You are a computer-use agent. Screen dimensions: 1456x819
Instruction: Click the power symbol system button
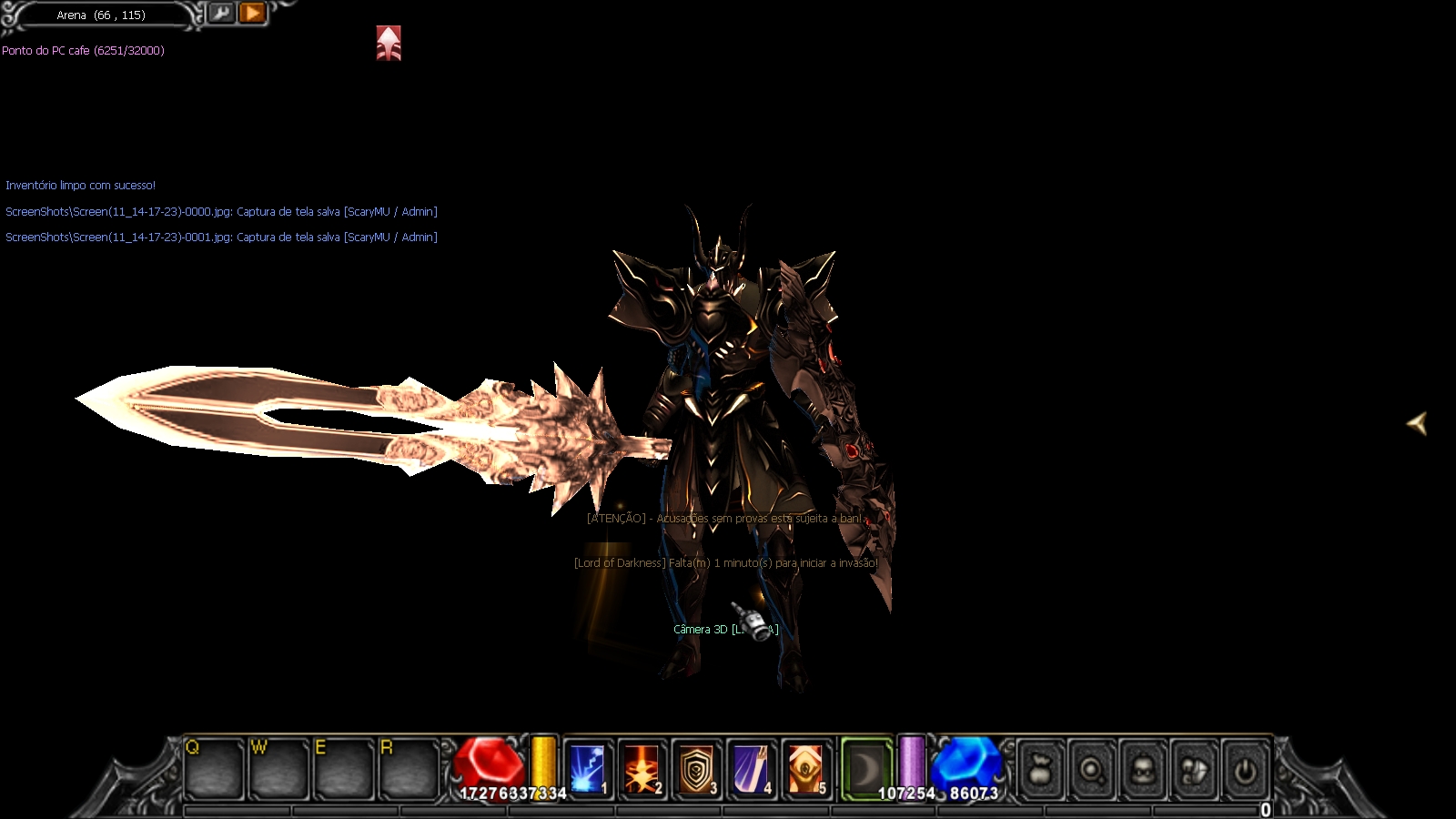tap(1245, 771)
